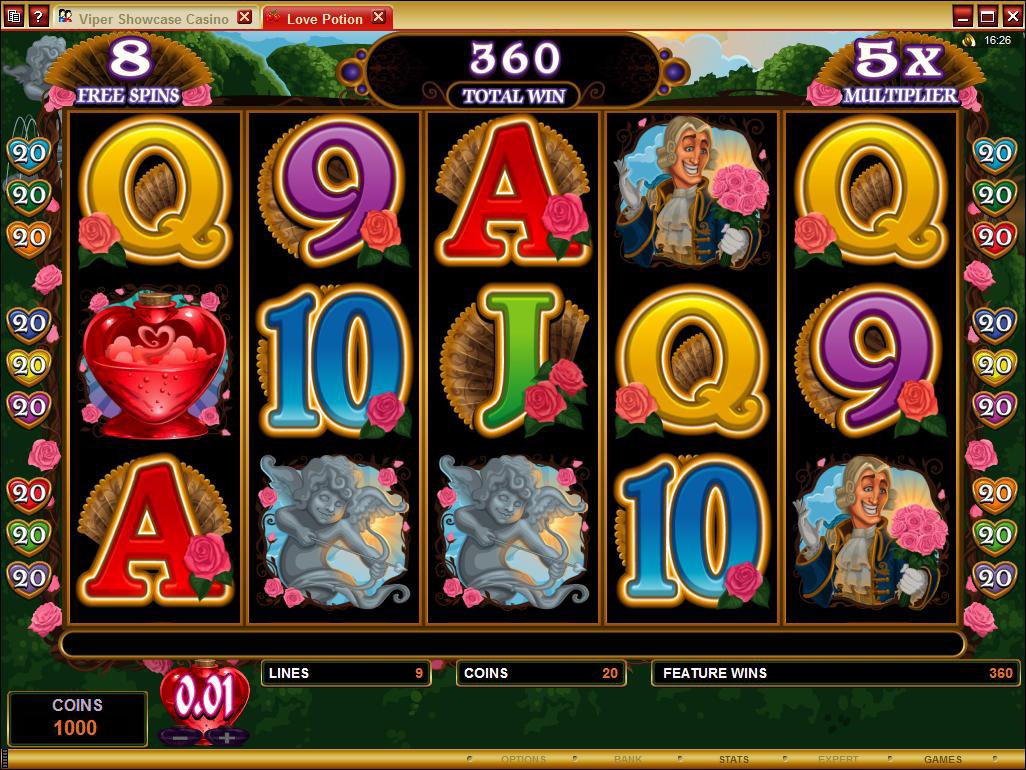
Task: Switch to Expert mode
Action: (x=838, y=760)
